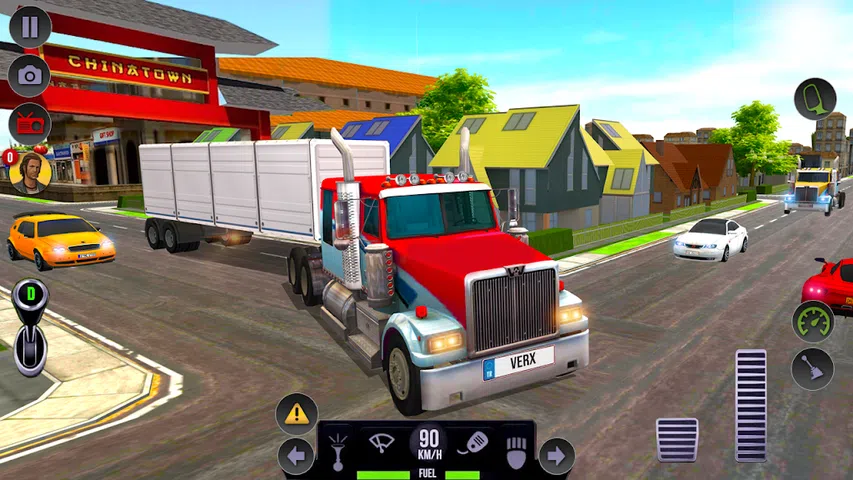Pause the game with the pause button
Viewport: 853px width, 480px height.
click(x=30, y=27)
